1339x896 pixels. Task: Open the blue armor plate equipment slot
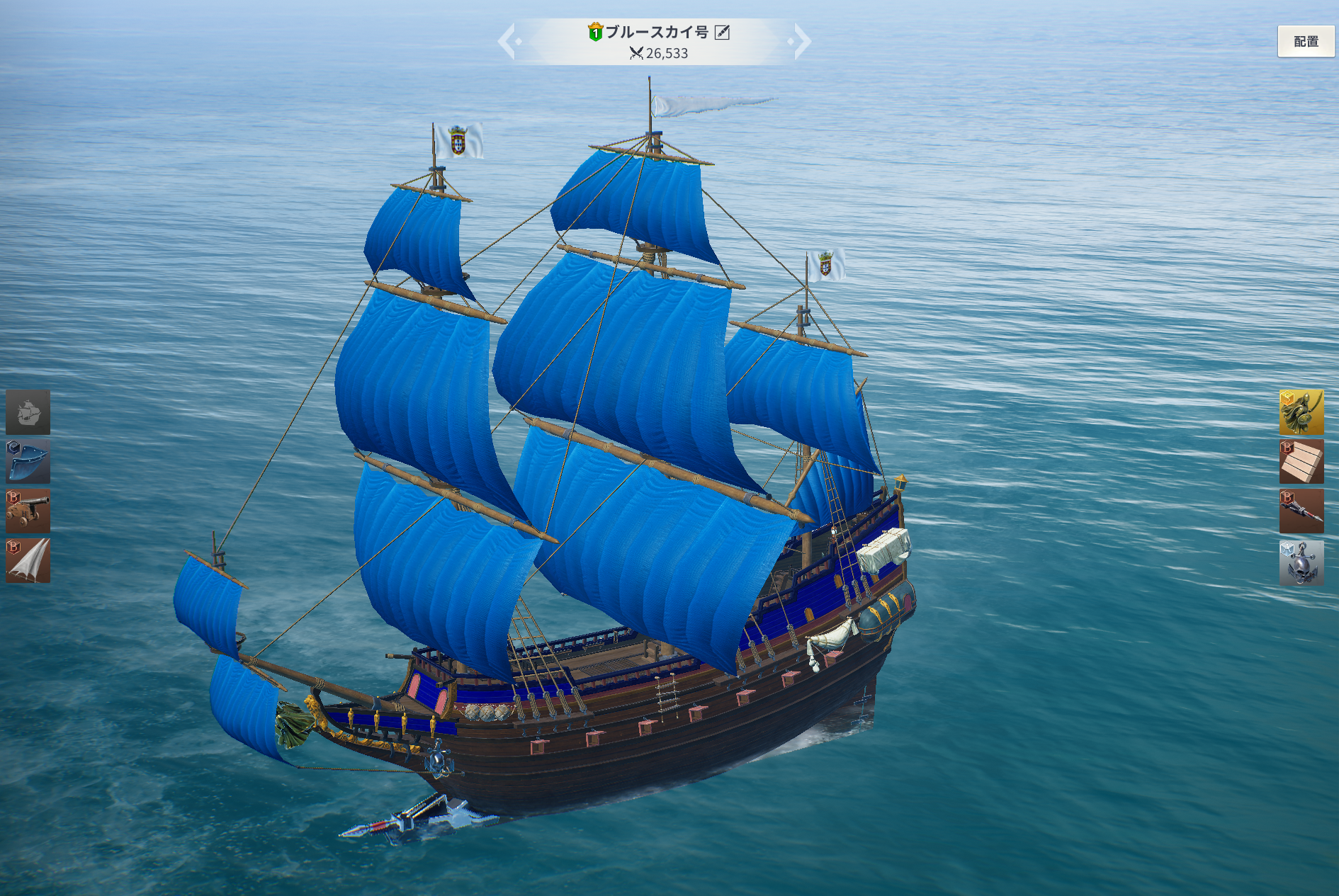(x=28, y=461)
